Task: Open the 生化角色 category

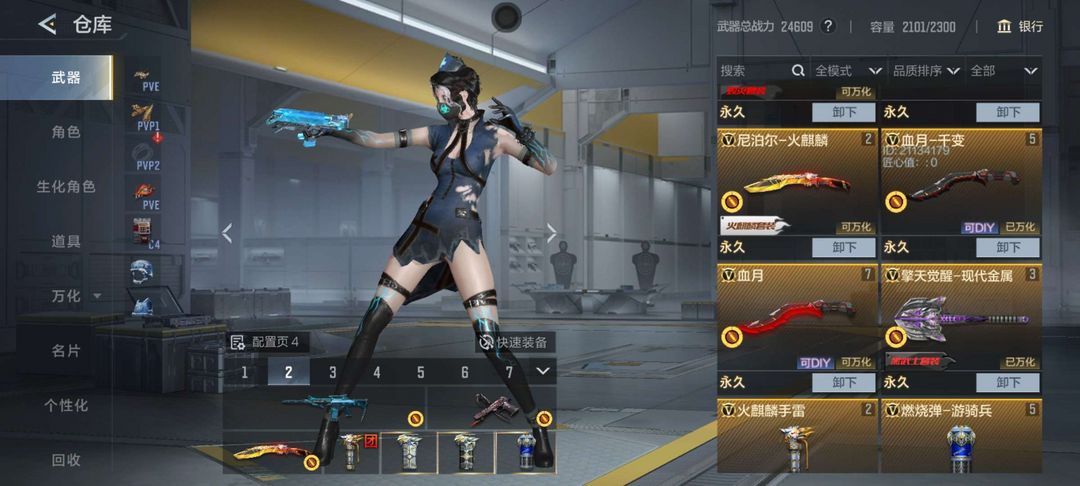Action: coord(66,187)
